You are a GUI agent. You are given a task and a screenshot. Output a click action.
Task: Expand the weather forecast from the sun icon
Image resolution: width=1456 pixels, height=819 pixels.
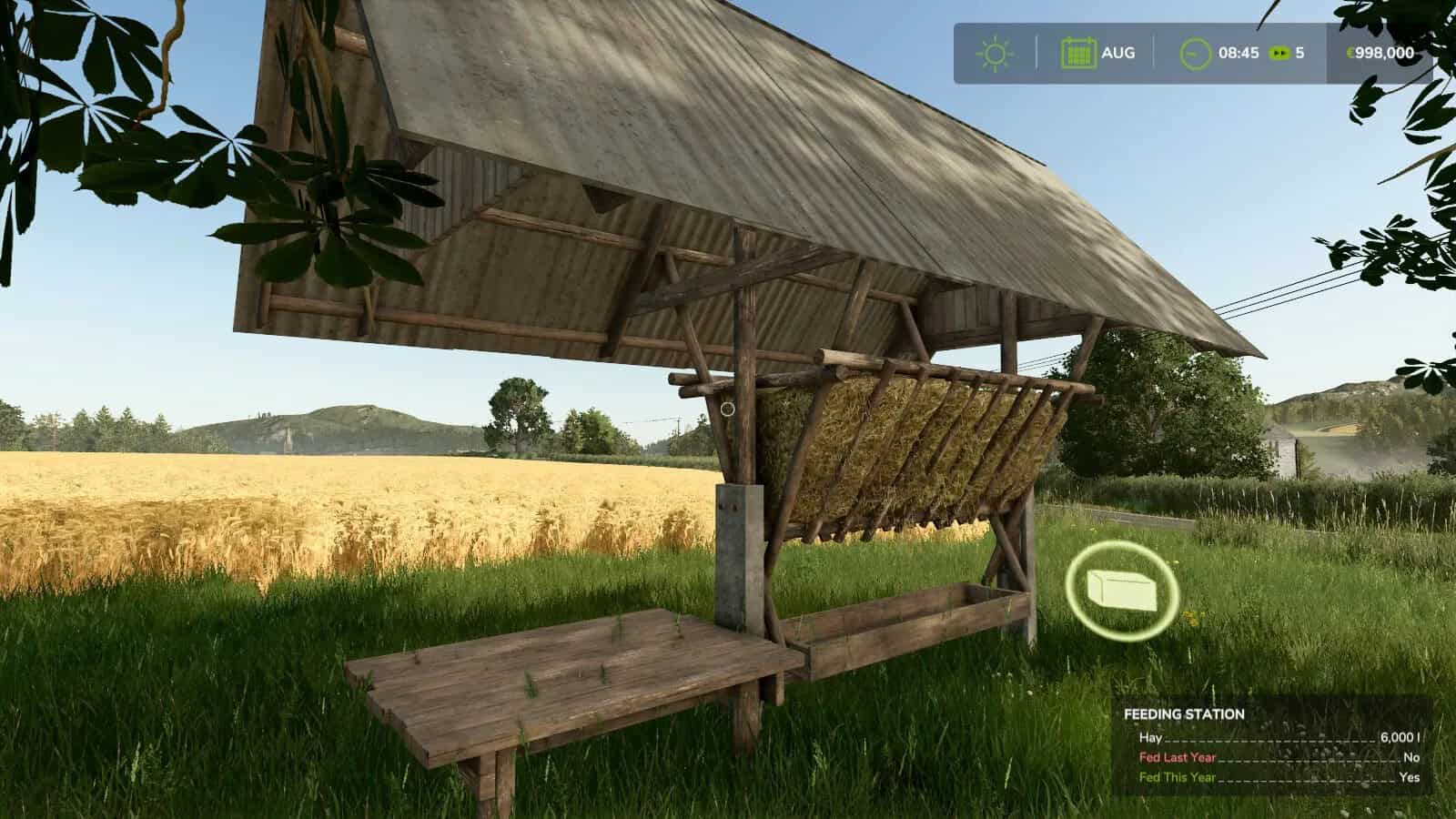996,53
